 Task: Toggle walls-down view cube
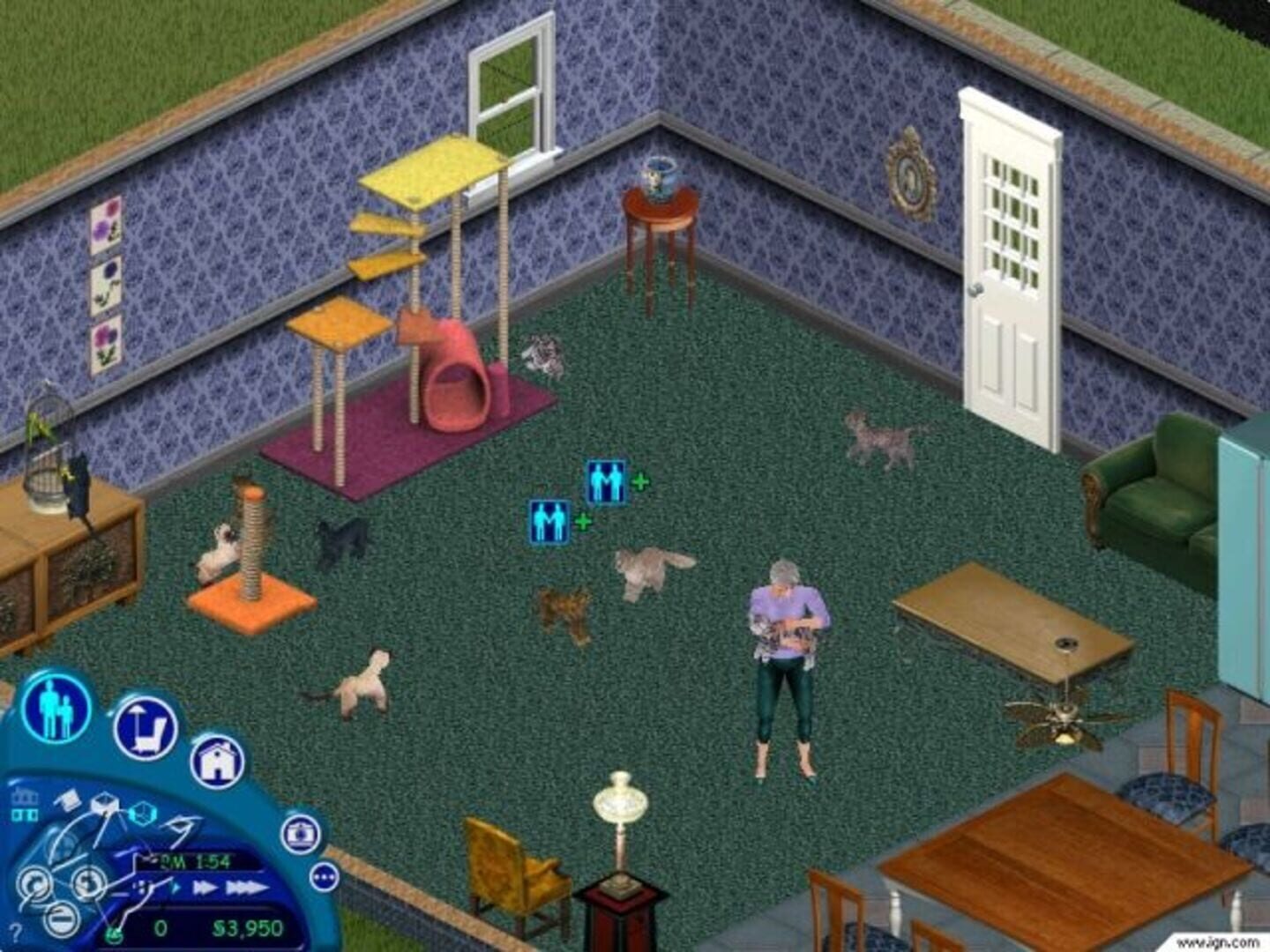coord(69,798)
